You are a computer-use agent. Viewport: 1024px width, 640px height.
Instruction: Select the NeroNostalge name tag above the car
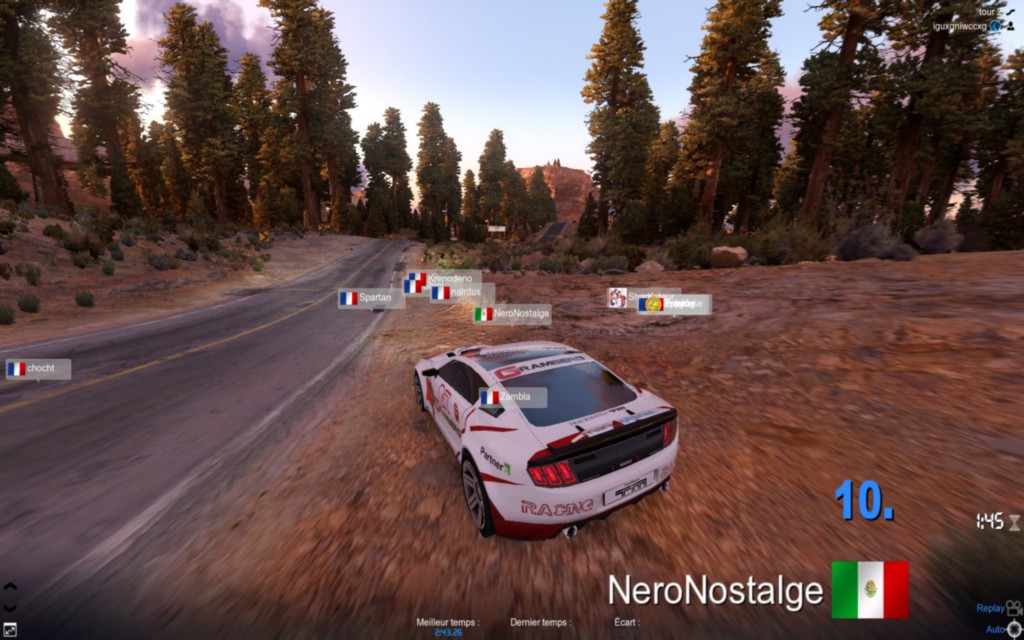coord(512,314)
